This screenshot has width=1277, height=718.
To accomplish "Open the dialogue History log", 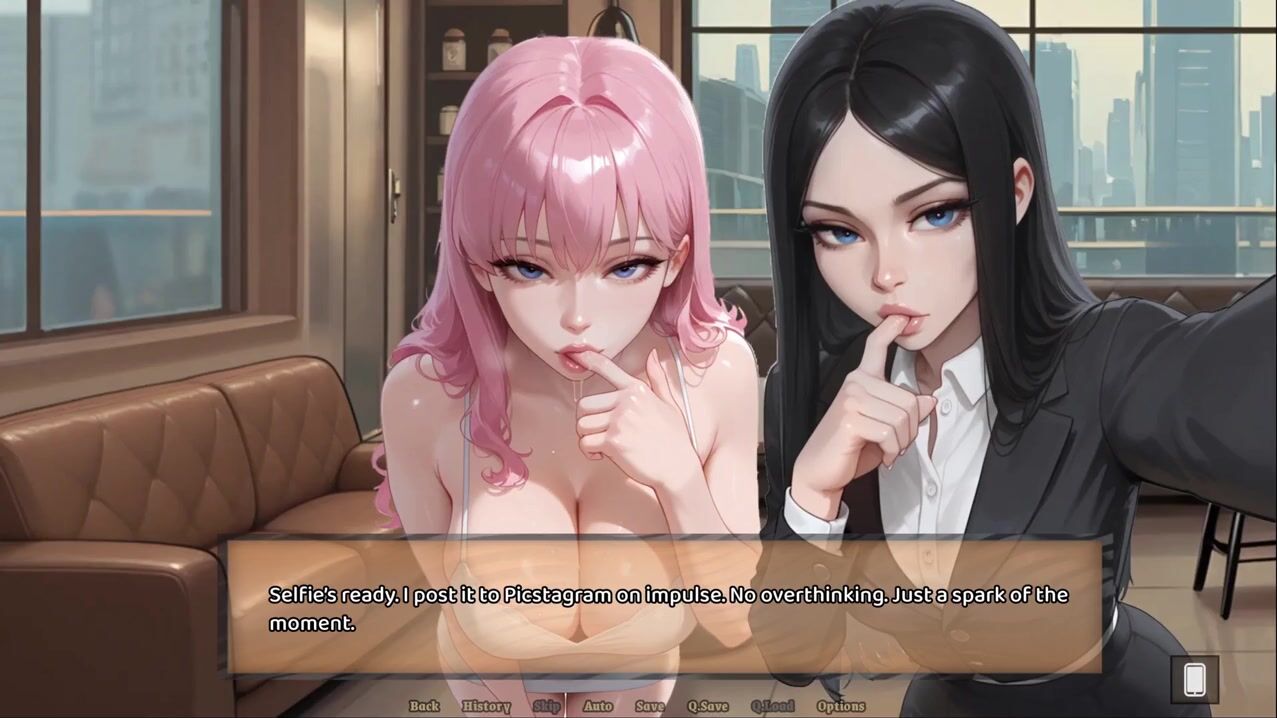I will point(486,706).
